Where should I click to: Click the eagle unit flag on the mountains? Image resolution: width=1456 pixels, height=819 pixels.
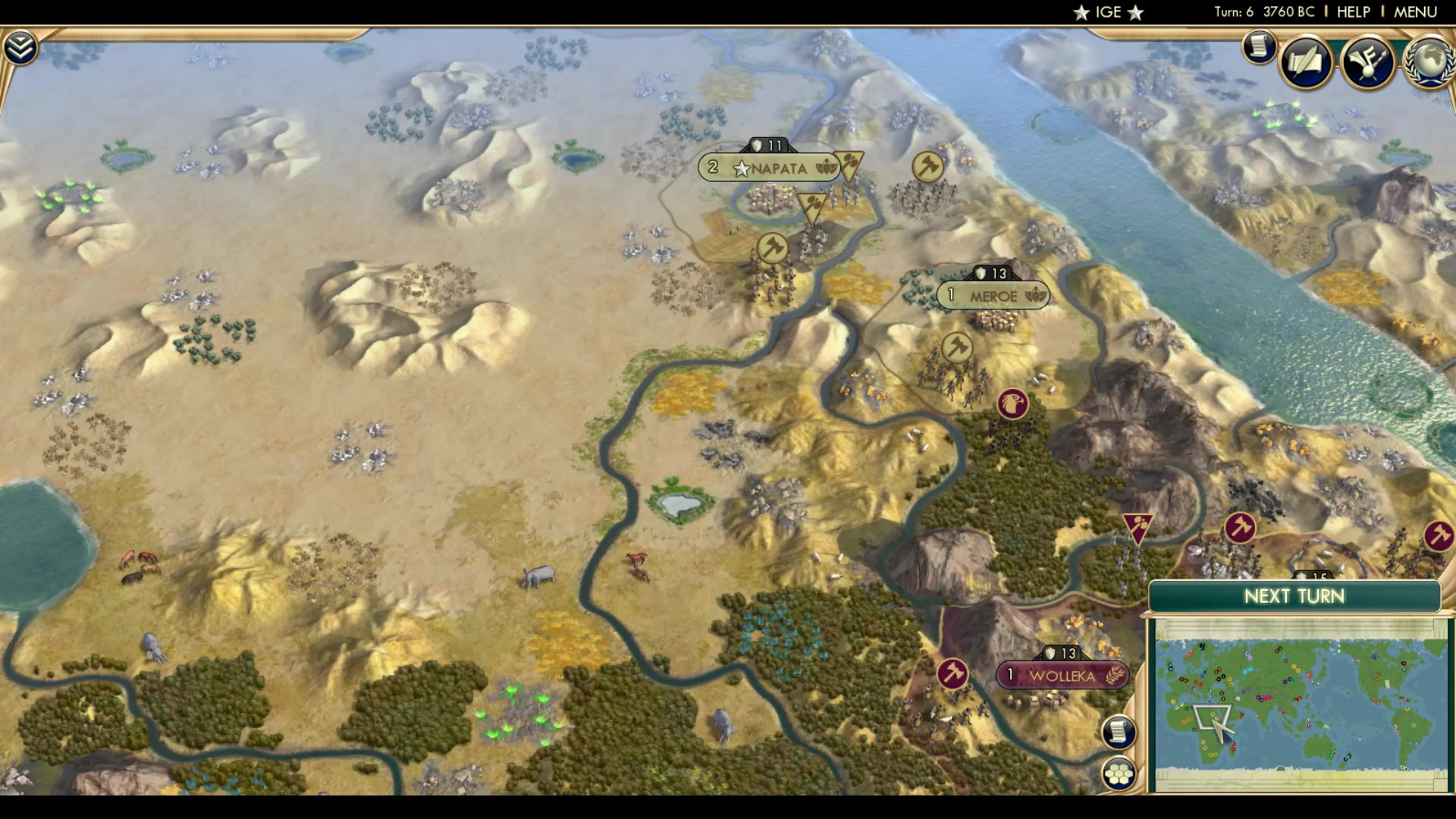point(1014,404)
